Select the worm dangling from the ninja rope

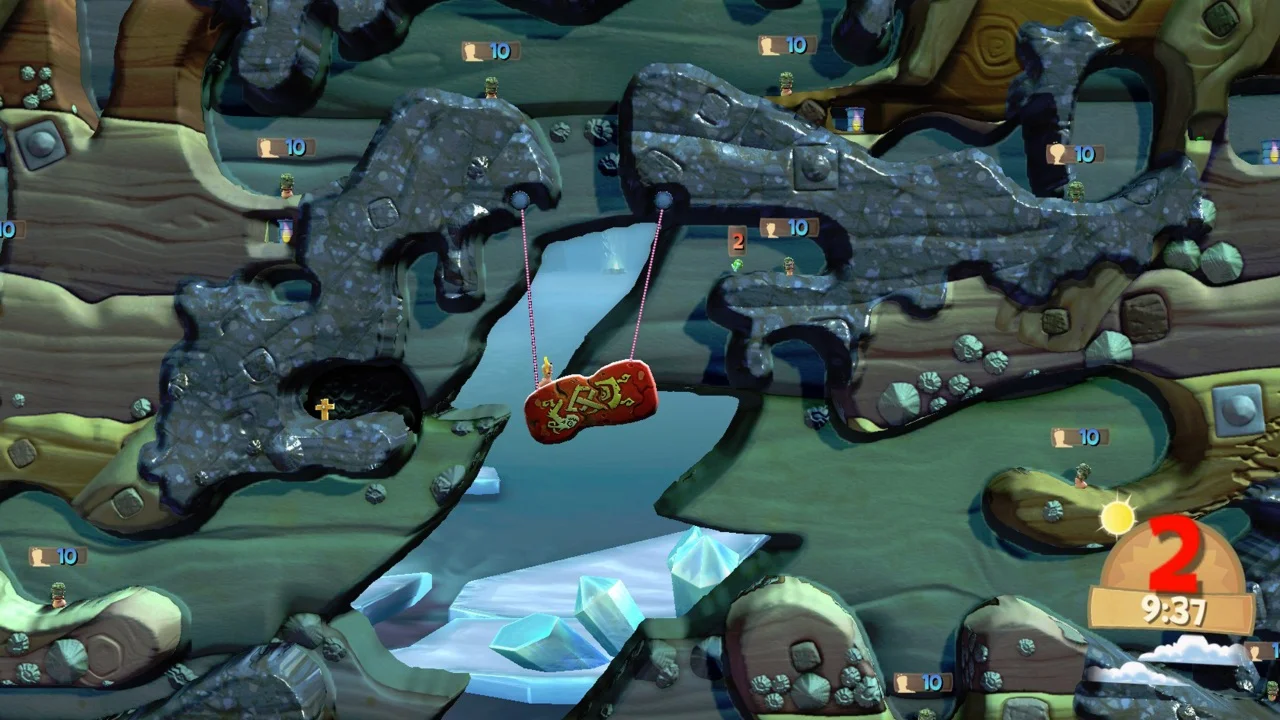549,370
